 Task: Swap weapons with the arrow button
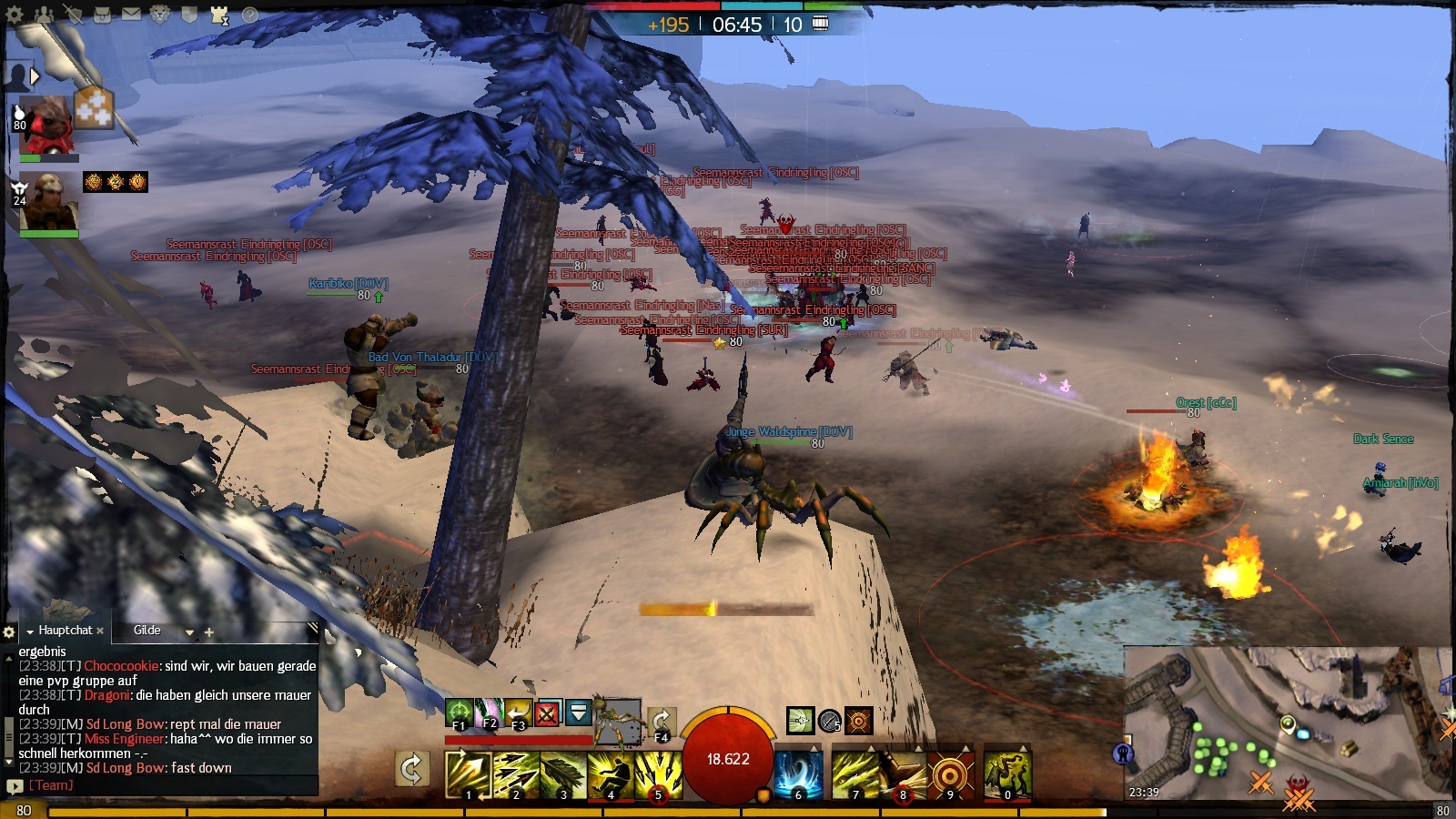(x=411, y=770)
